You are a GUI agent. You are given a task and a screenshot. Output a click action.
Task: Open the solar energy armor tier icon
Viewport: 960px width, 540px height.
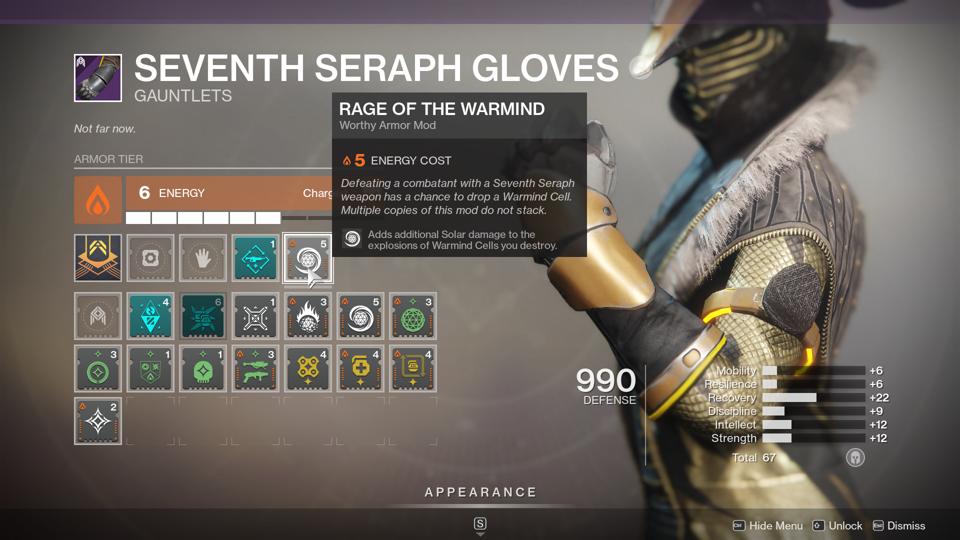coord(98,201)
